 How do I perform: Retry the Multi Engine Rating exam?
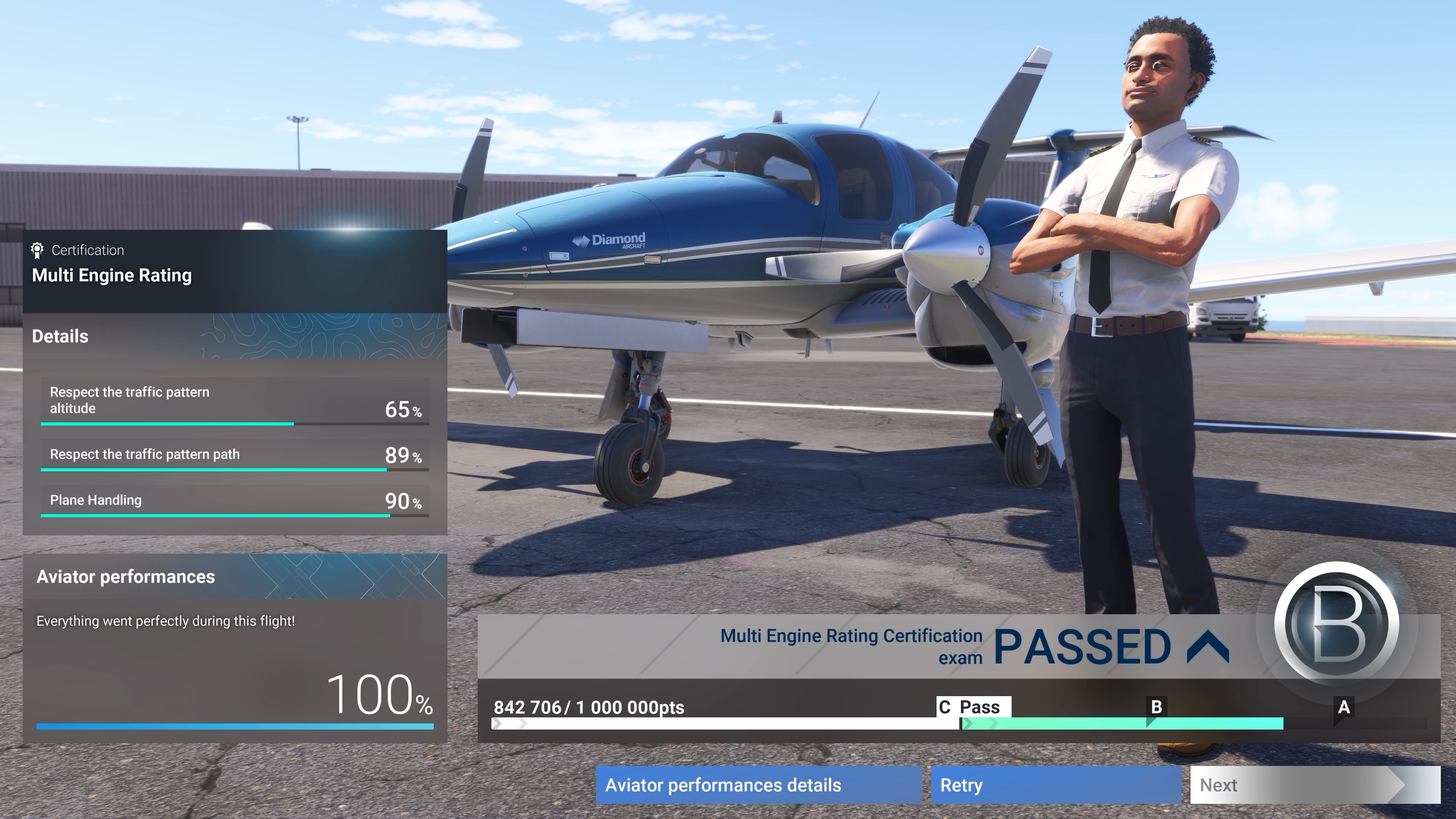[1056, 785]
